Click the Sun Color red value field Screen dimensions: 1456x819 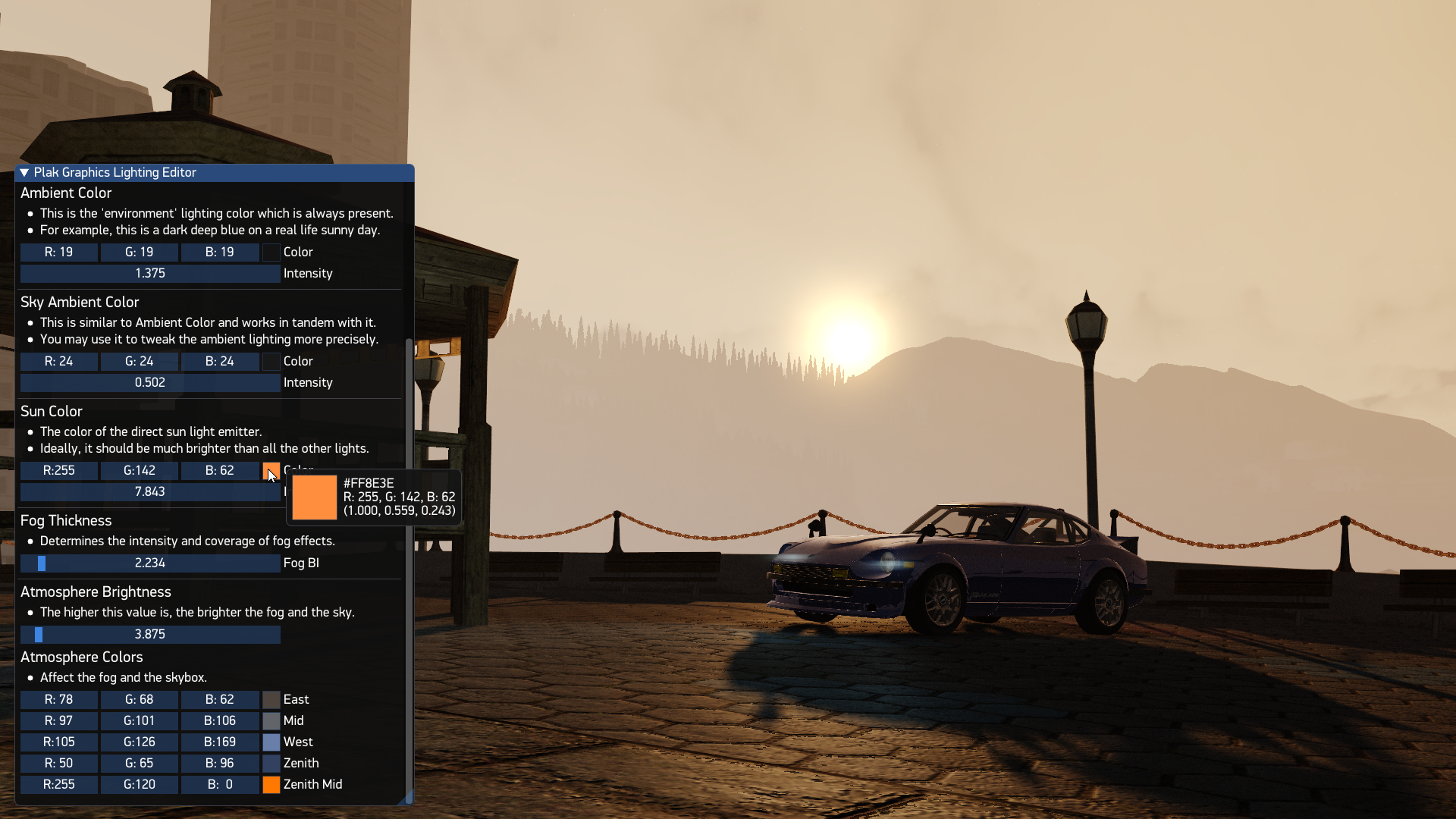point(59,471)
